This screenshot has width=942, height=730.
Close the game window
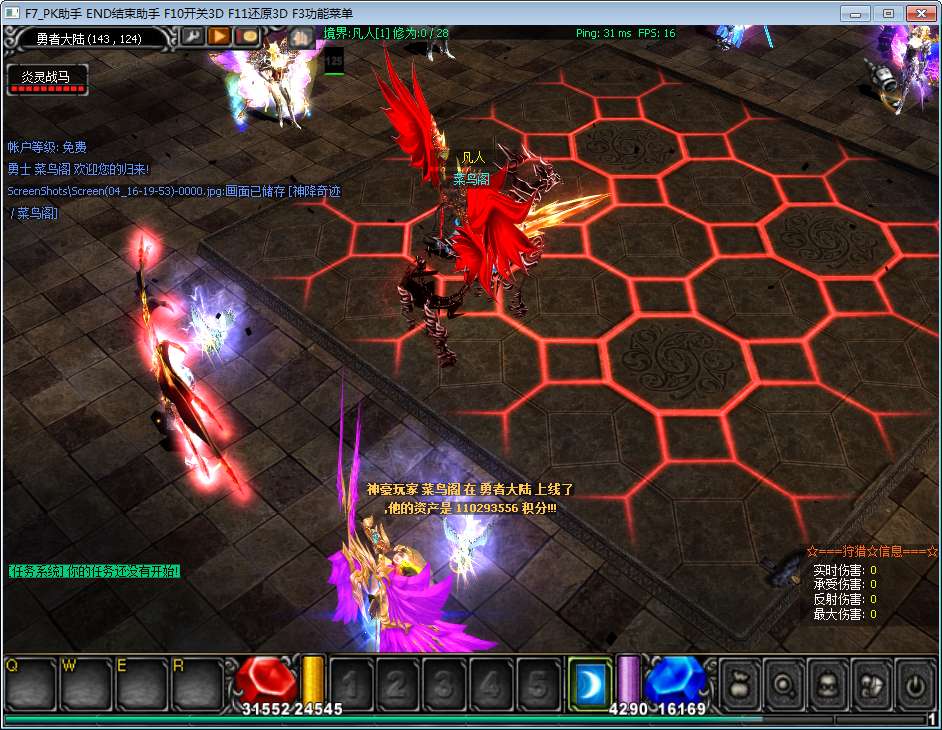[918, 13]
